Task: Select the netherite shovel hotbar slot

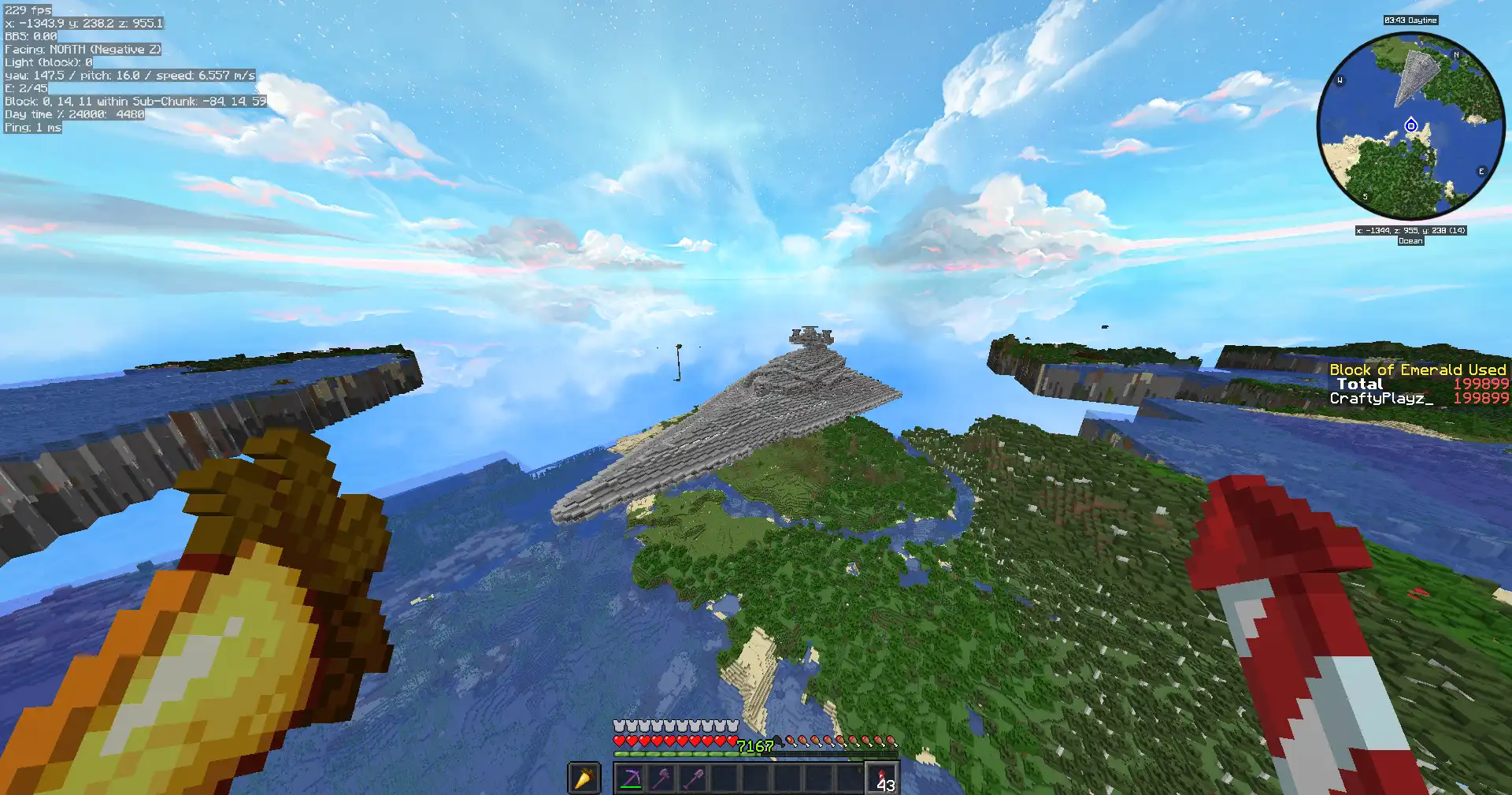Action: coord(694,778)
